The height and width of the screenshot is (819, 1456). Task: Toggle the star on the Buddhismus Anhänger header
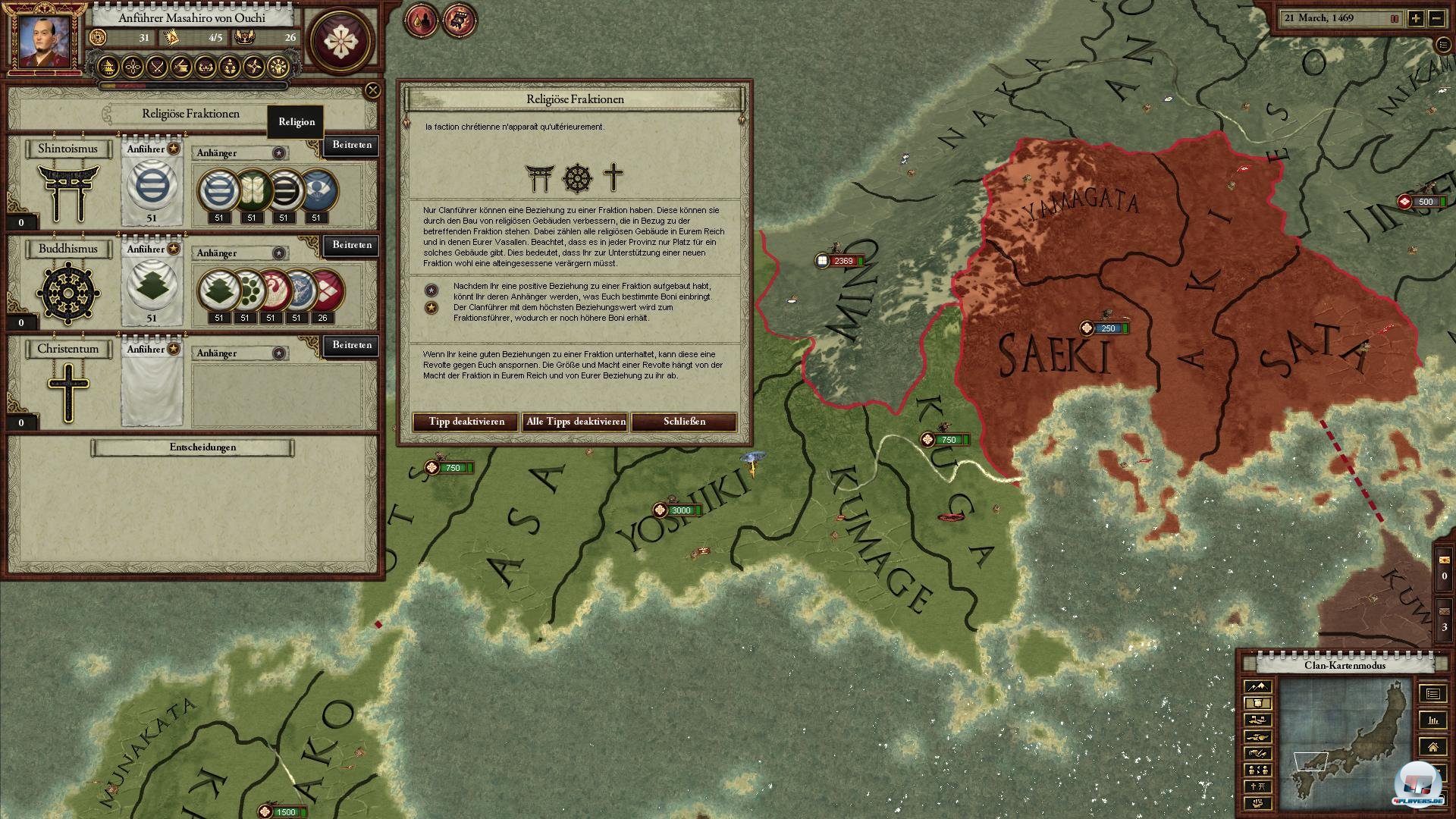(279, 253)
